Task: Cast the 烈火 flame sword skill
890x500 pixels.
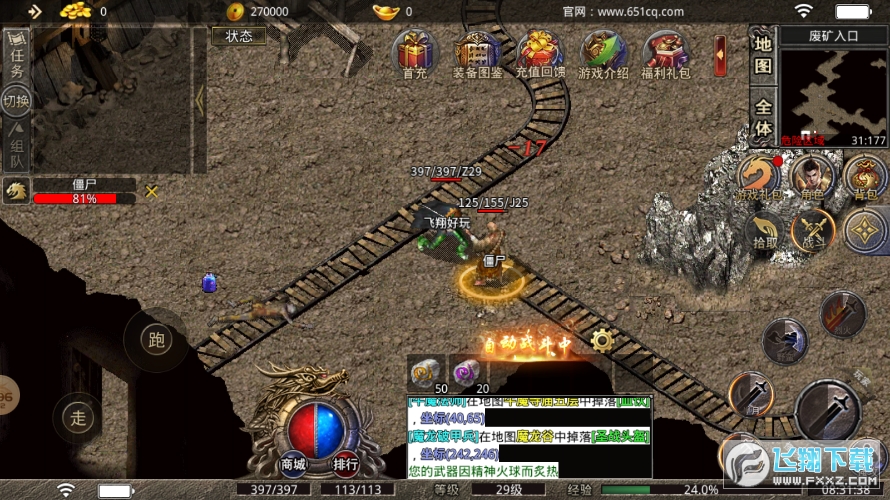Action: [843, 314]
